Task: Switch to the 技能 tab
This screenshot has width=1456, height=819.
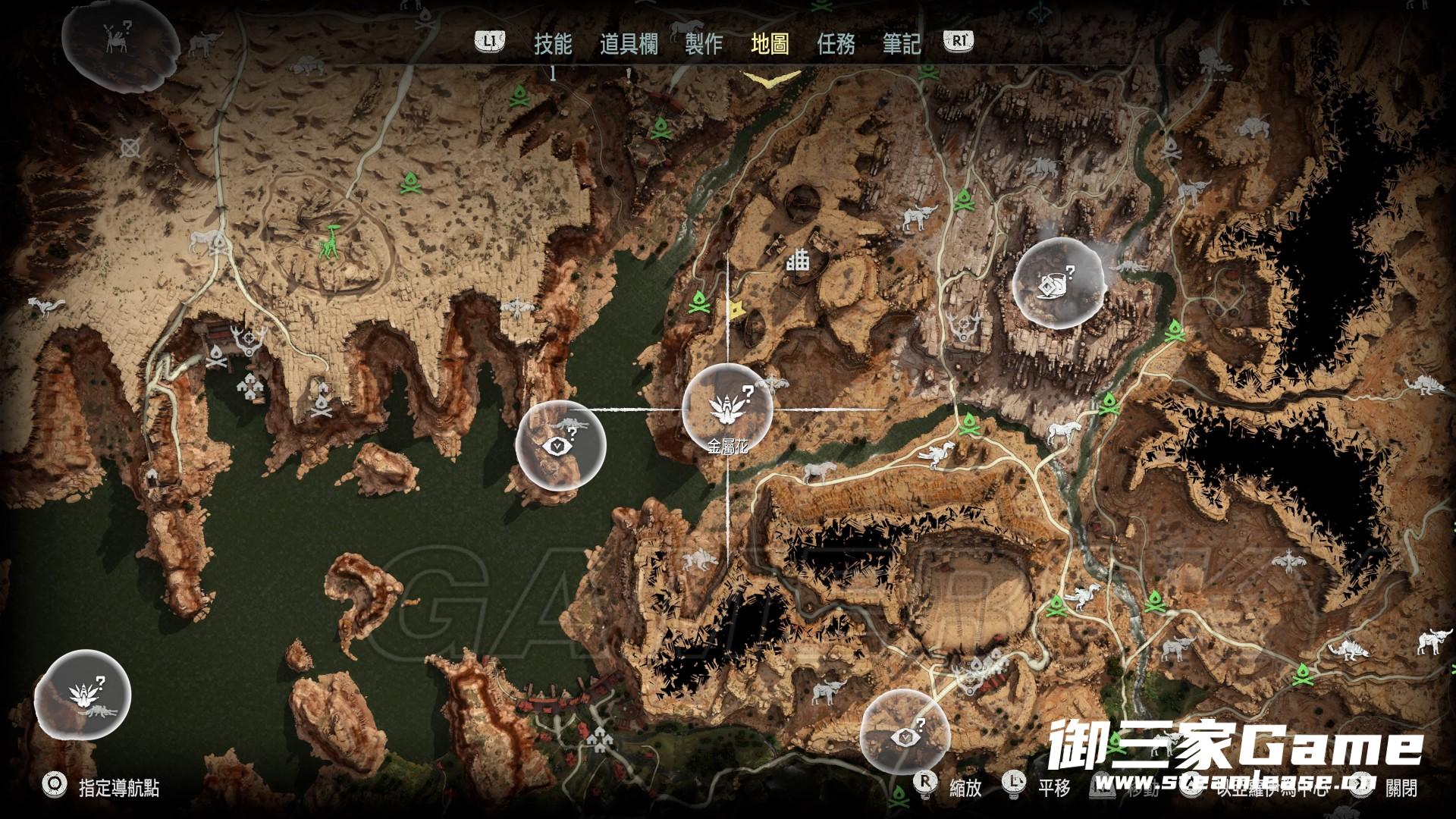Action: tap(553, 44)
